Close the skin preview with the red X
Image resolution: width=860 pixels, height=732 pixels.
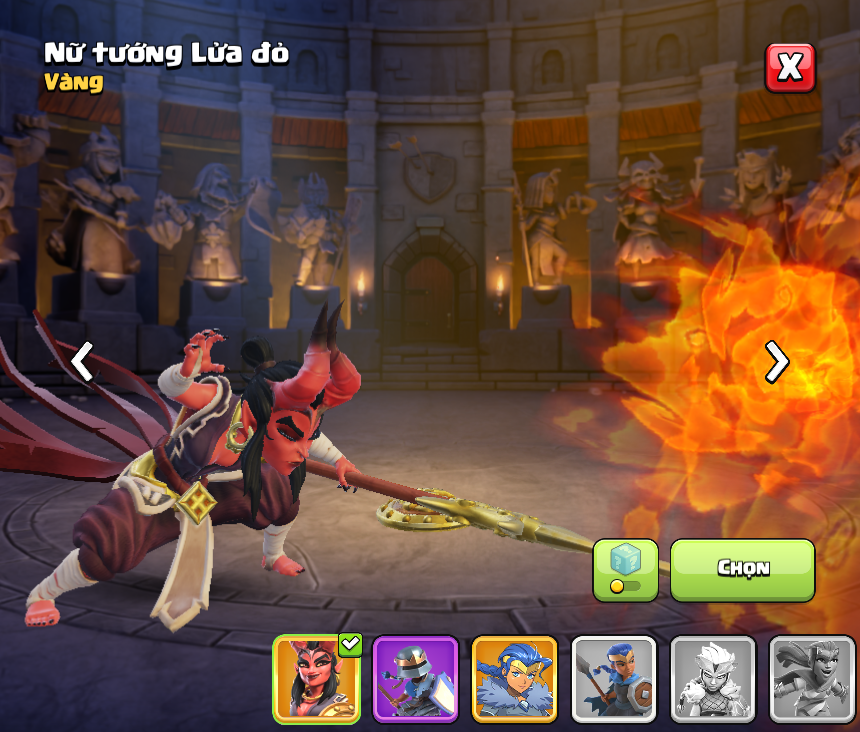point(790,68)
